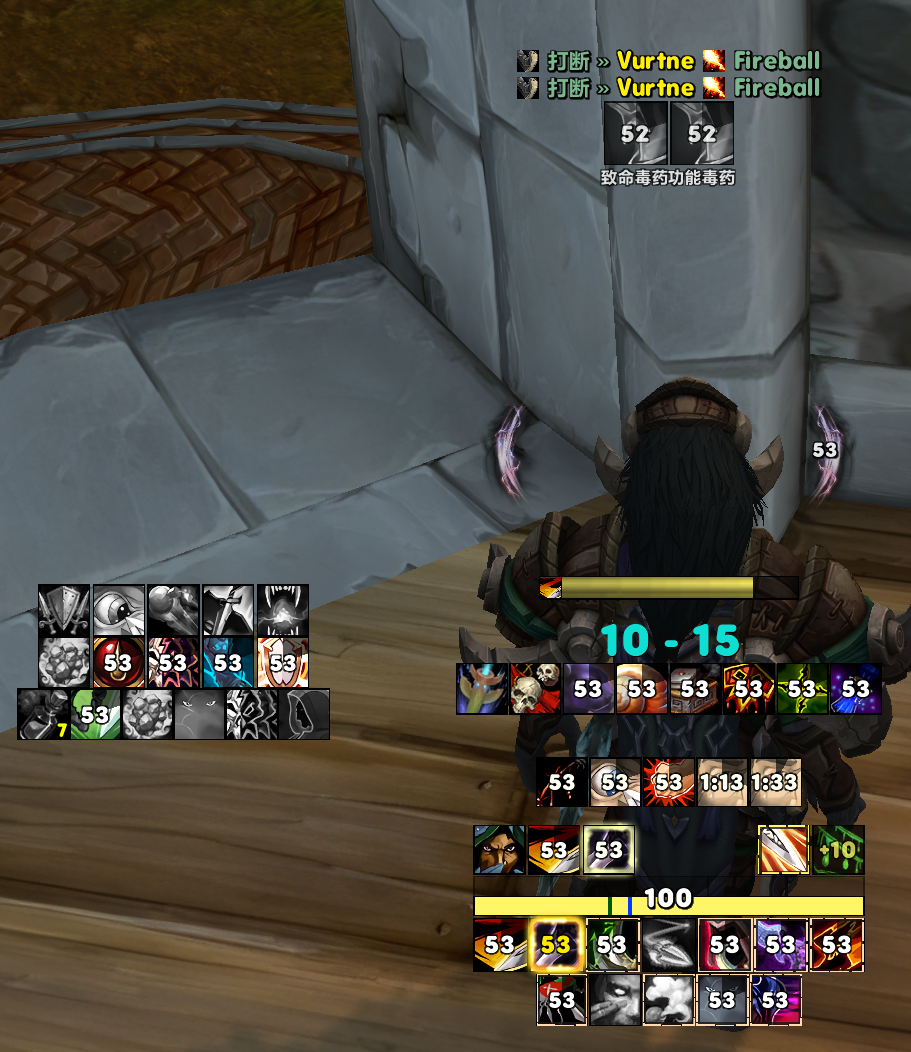Click the orange bordered slashing blade icon

[x=783, y=850]
